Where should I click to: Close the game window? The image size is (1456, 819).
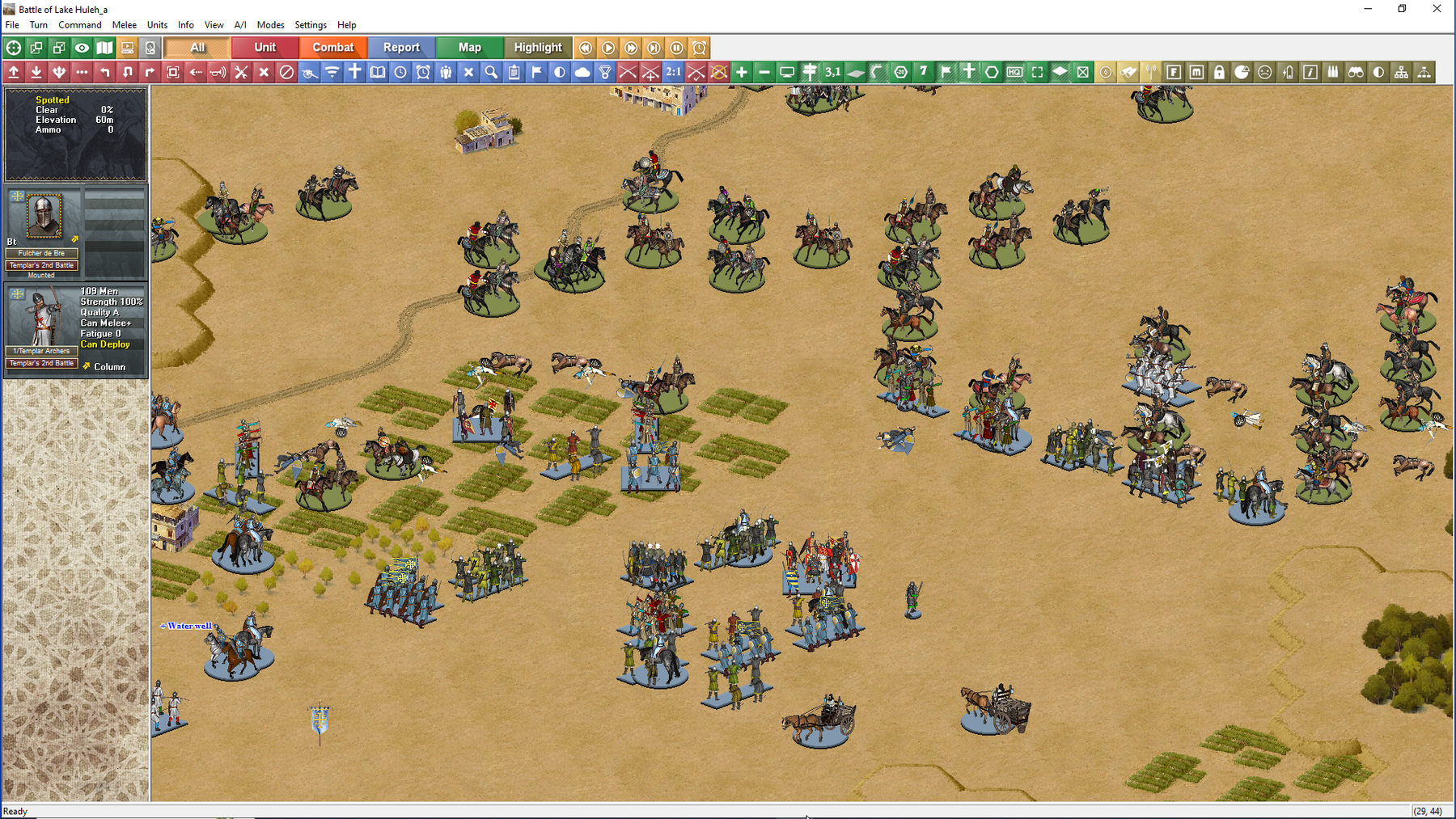[x=1437, y=9]
